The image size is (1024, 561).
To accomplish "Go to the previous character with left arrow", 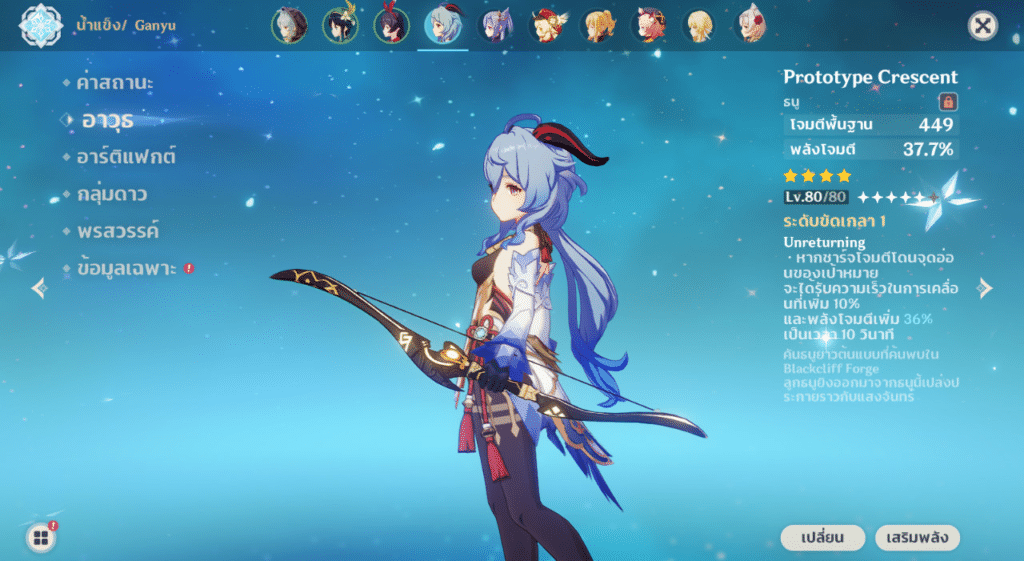I will [39, 288].
